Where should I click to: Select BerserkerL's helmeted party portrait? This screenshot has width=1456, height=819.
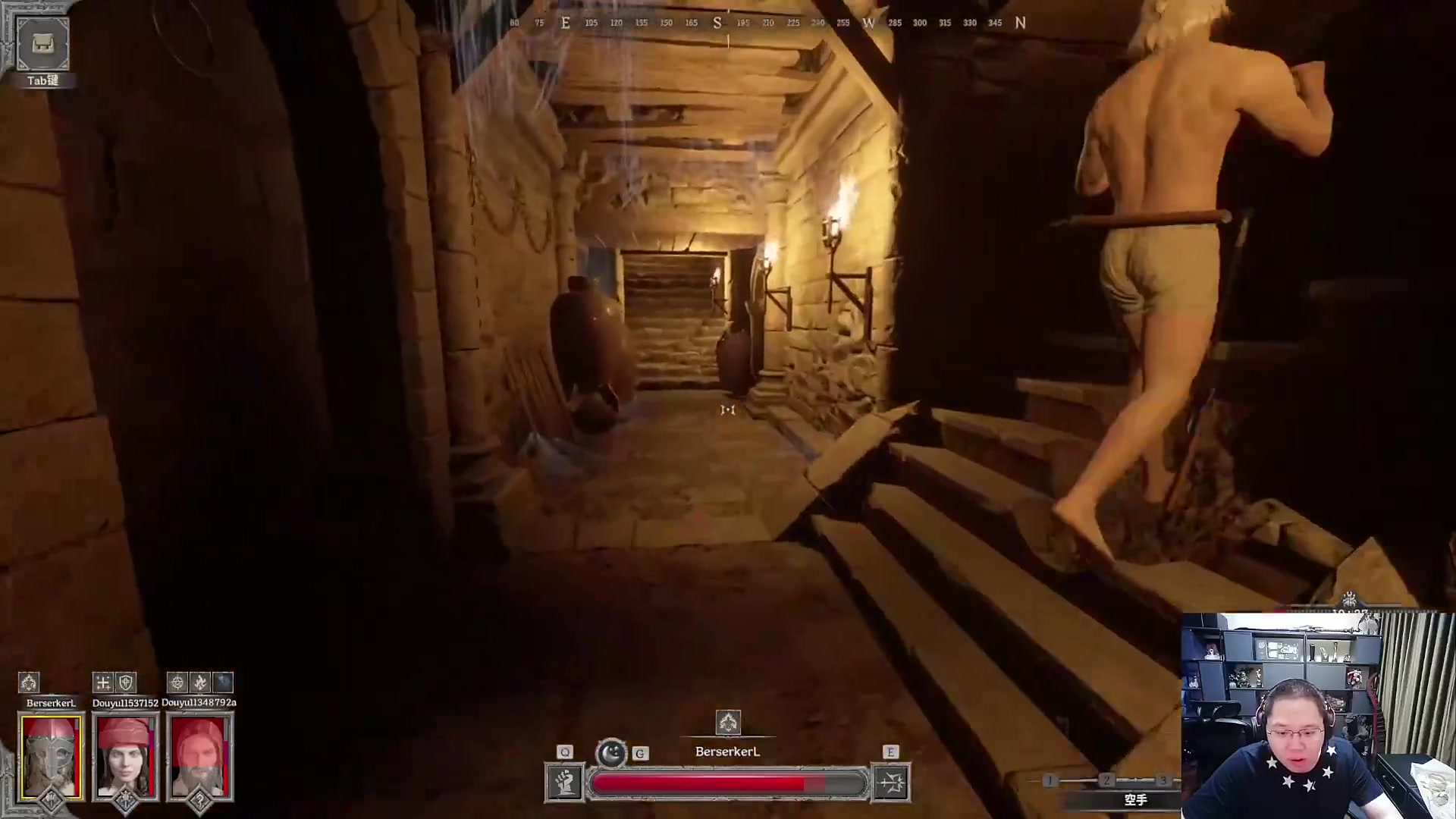coord(51,757)
